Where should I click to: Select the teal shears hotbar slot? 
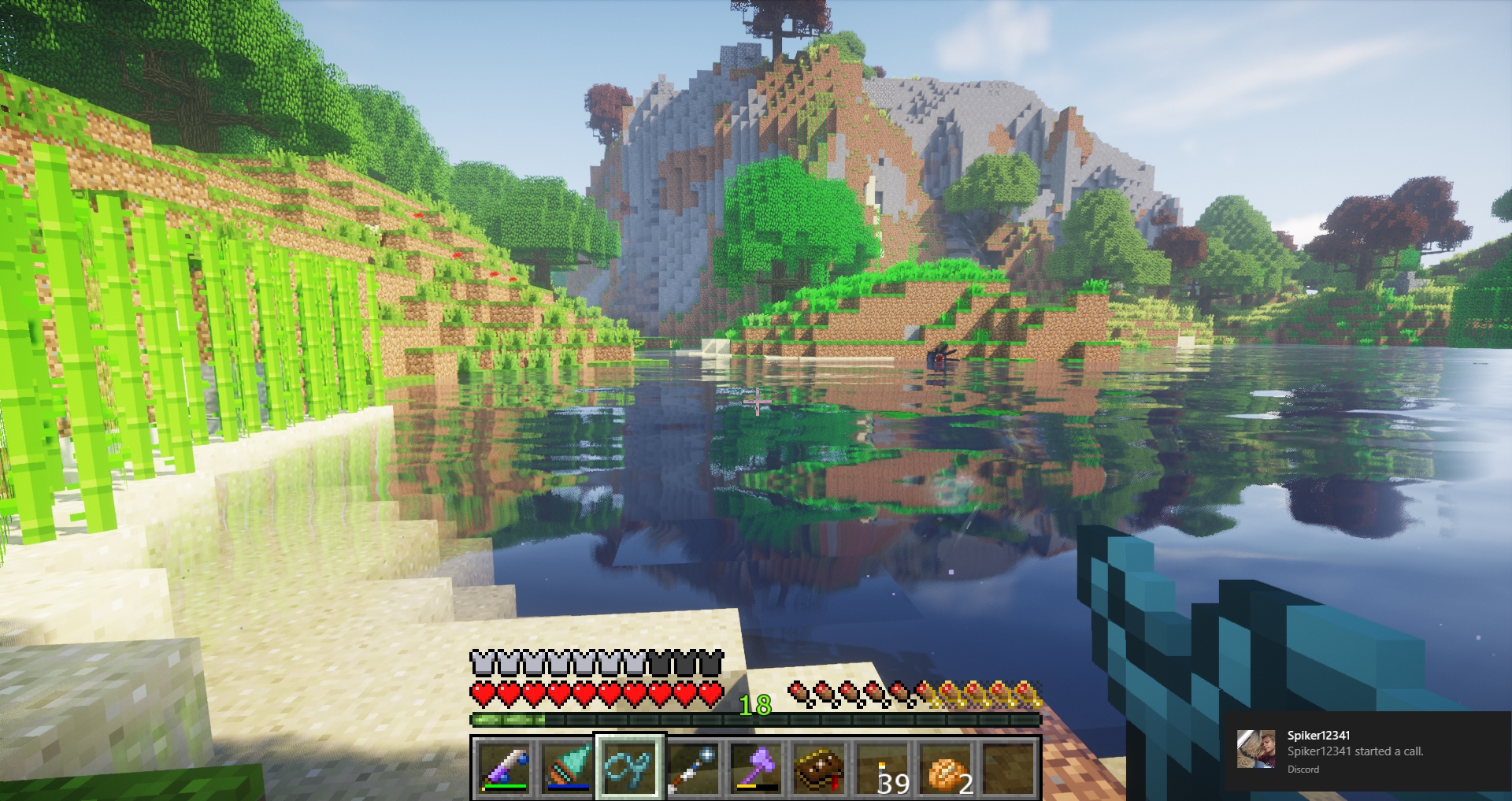pyautogui.click(x=630, y=768)
